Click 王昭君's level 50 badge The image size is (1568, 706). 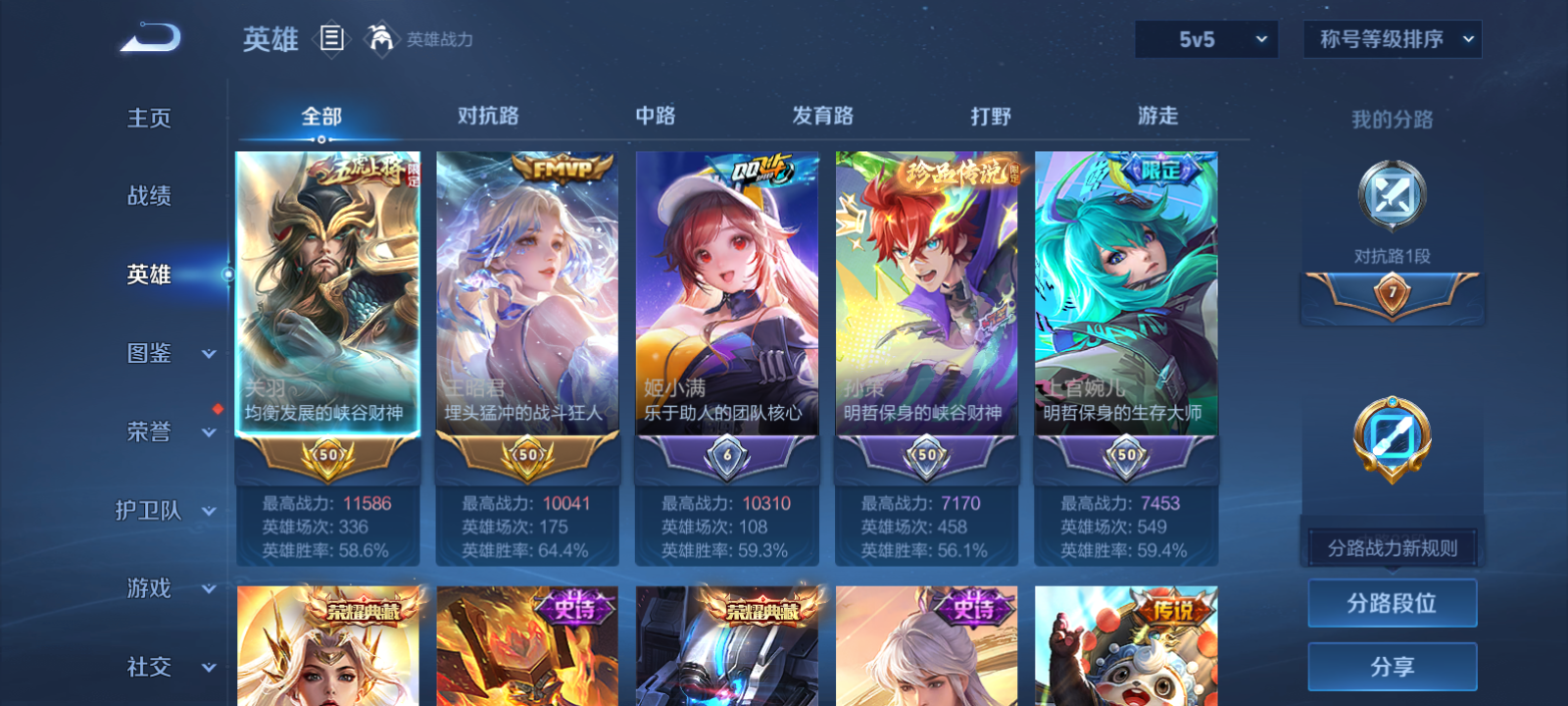[527, 454]
